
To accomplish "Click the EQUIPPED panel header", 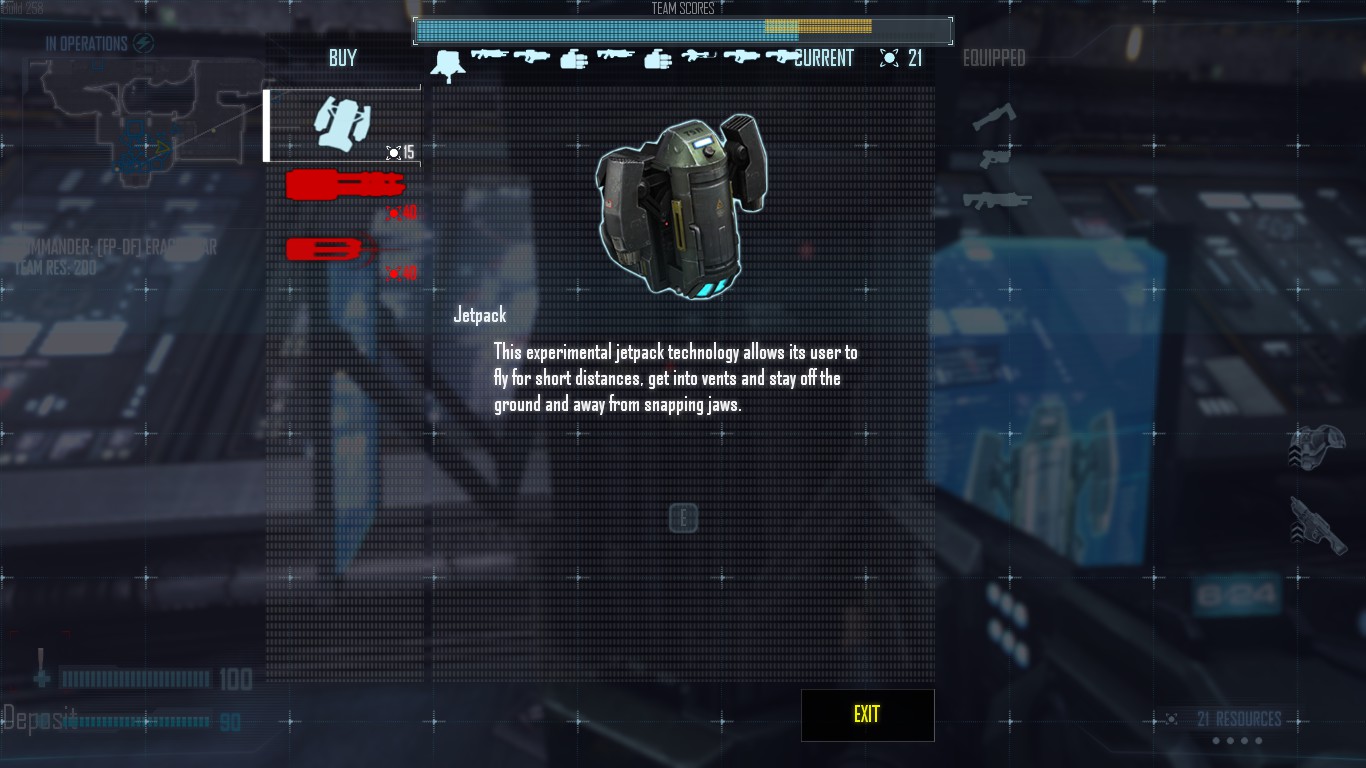I will click(995, 58).
